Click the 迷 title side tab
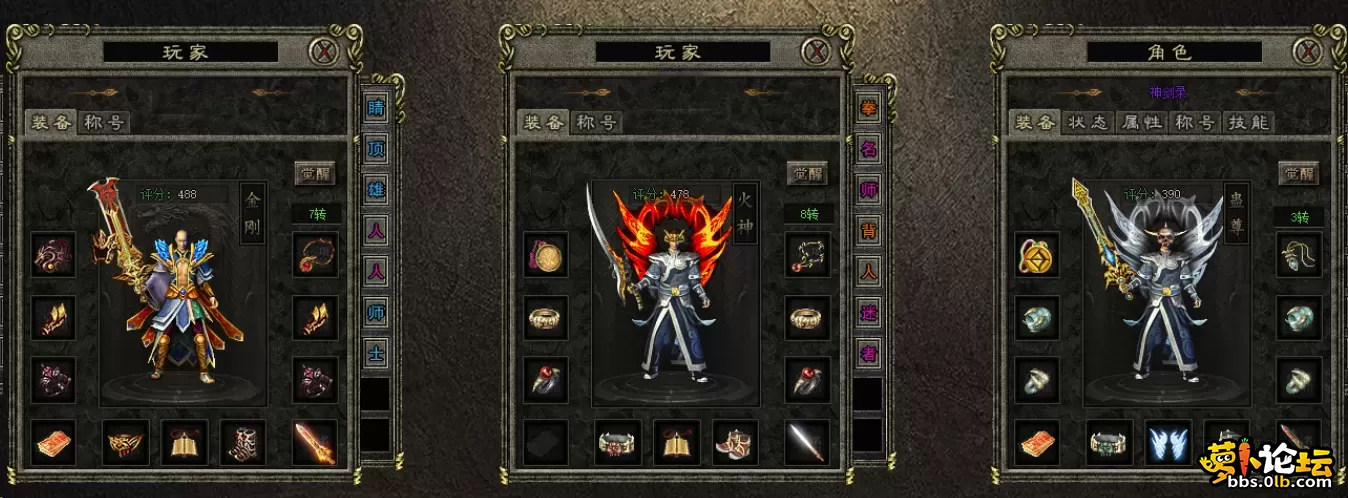Viewport: 1348px width, 498px height. 868,313
